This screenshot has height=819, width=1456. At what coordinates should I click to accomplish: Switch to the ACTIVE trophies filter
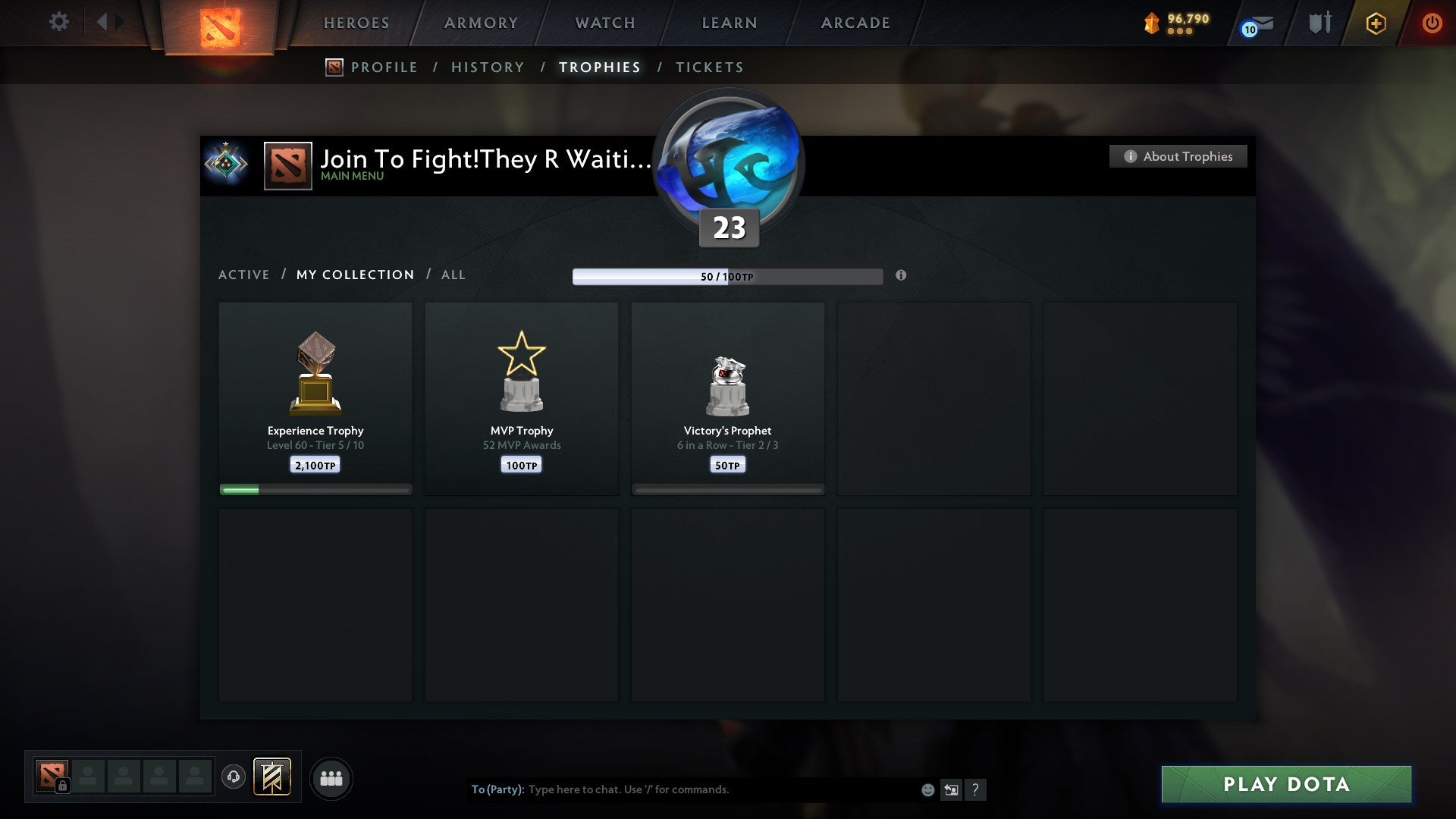[244, 275]
